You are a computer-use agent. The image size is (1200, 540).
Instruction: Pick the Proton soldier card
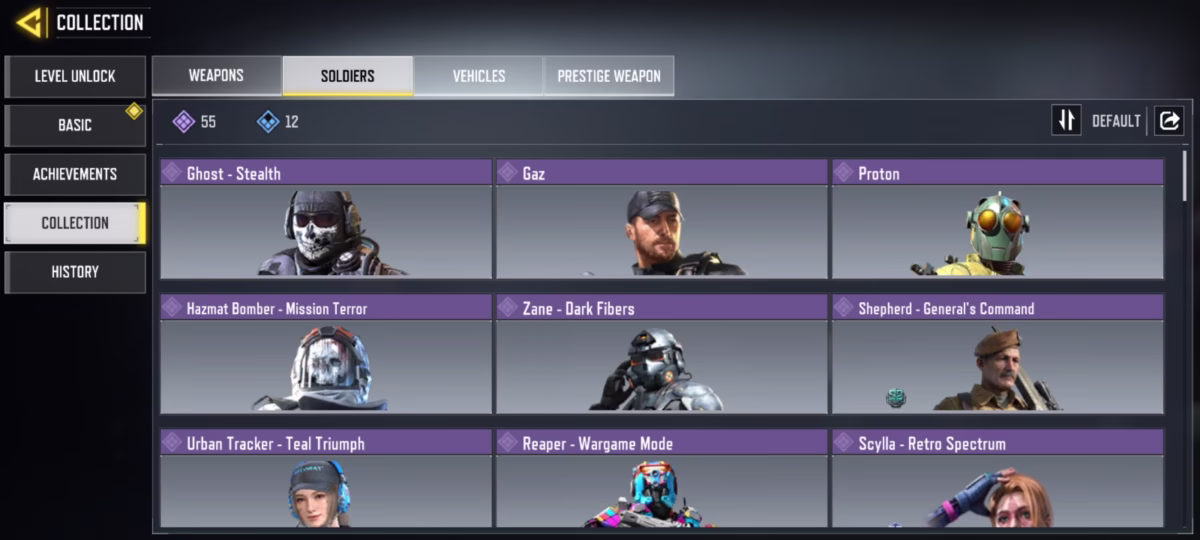coord(998,218)
